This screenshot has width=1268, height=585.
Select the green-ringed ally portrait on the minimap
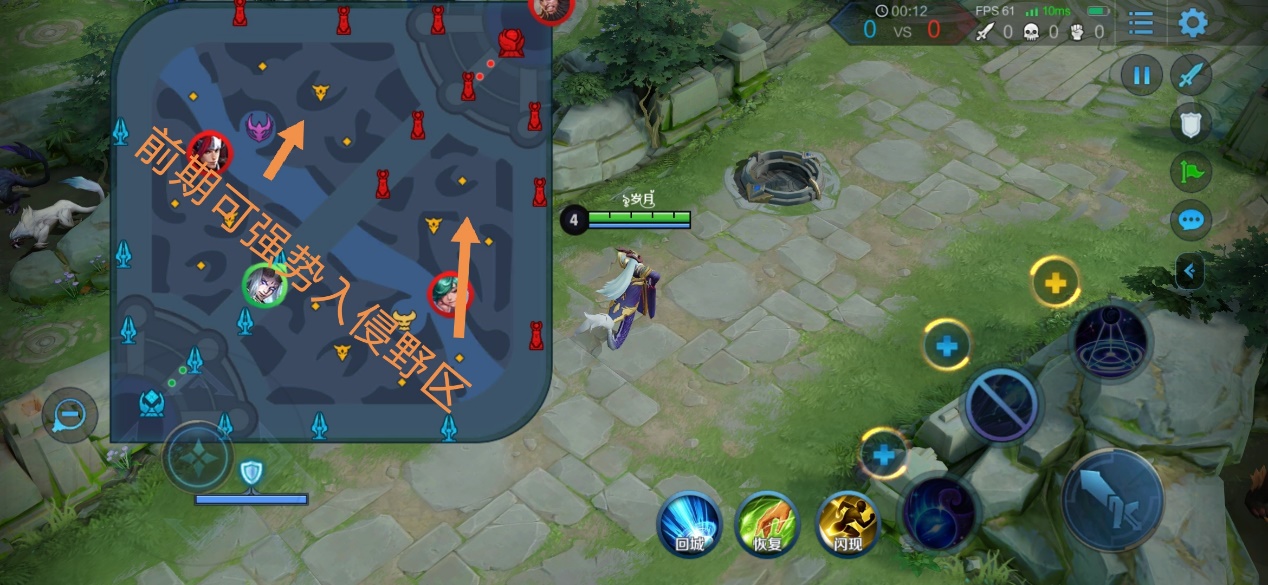[x=265, y=285]
